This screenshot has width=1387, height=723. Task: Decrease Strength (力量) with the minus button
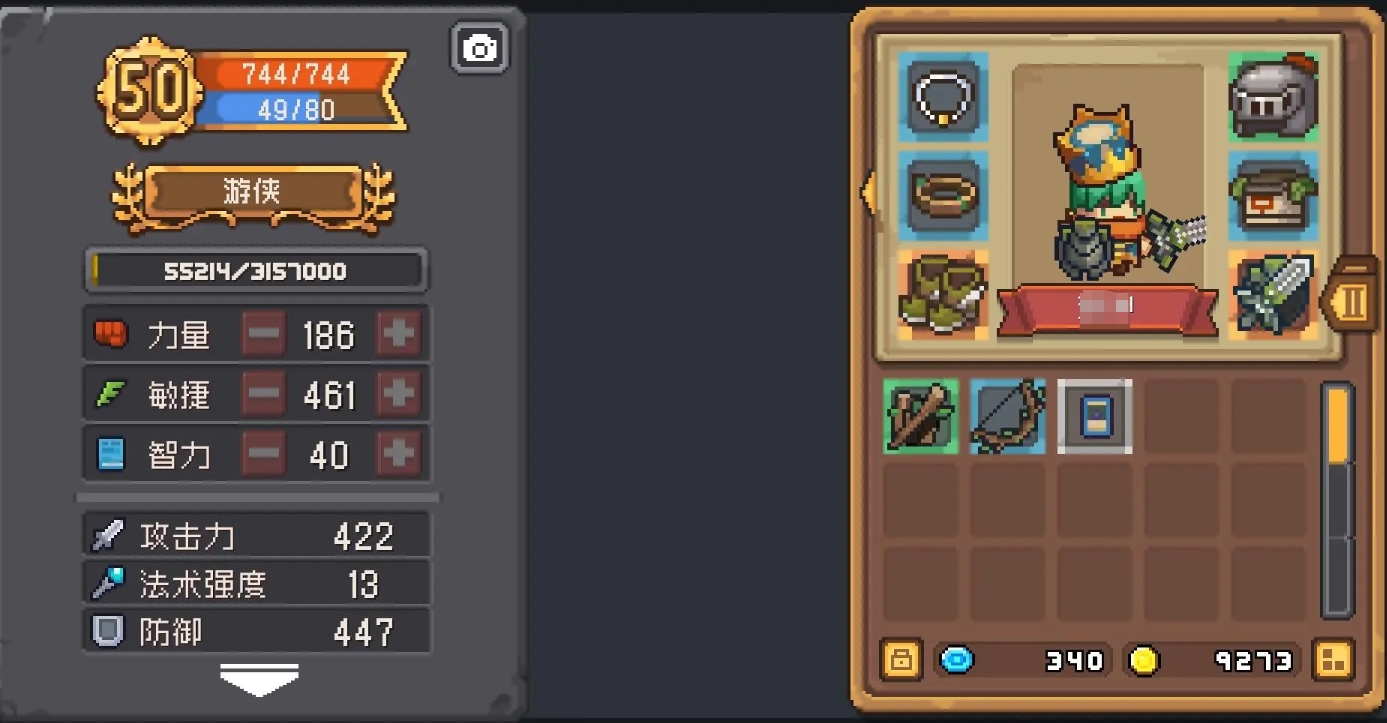pyautogui.click(x=264, y=334)
